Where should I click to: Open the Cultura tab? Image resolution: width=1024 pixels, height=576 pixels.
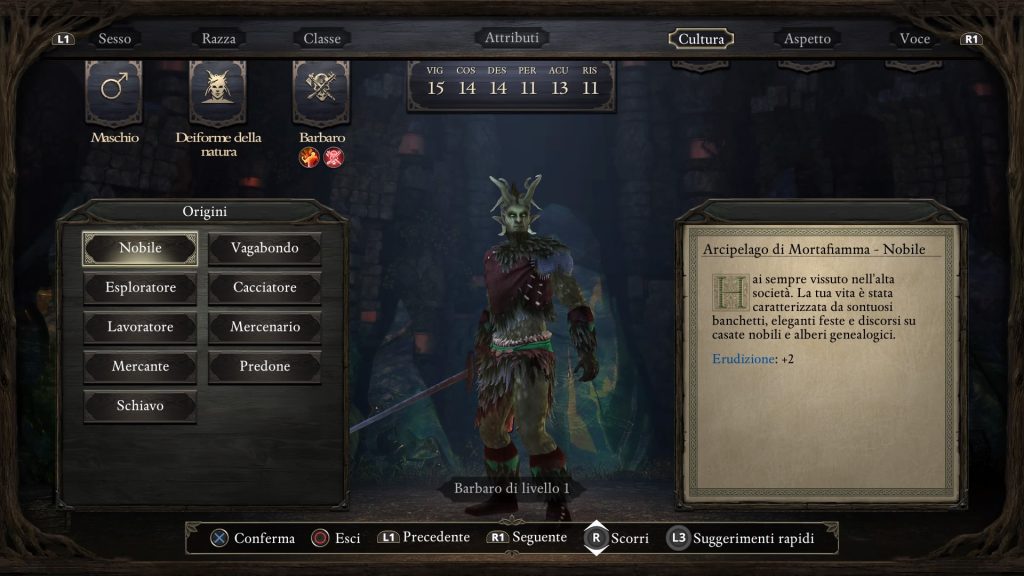click(x=701, y=39)
